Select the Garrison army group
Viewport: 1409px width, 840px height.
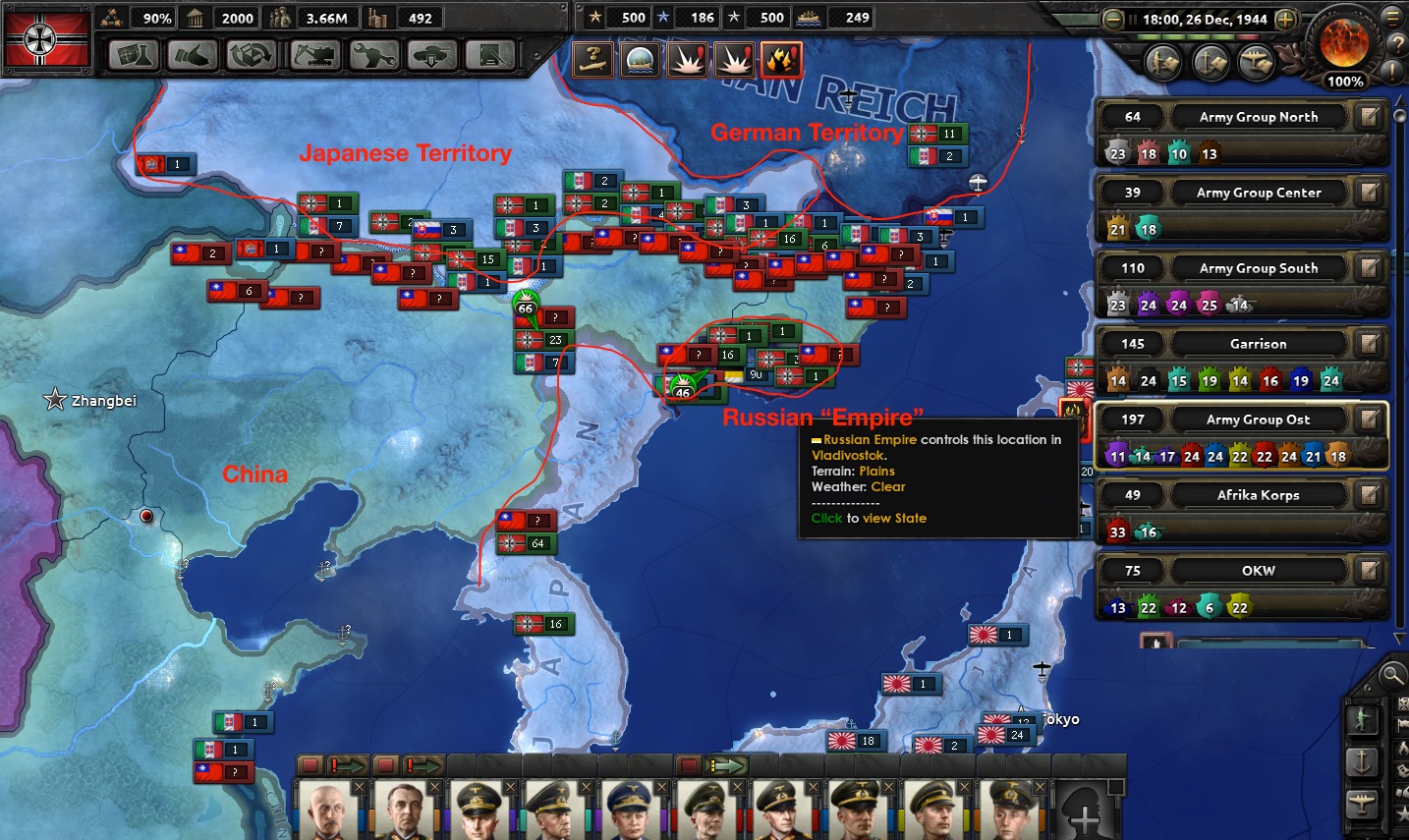(1258, 344)
